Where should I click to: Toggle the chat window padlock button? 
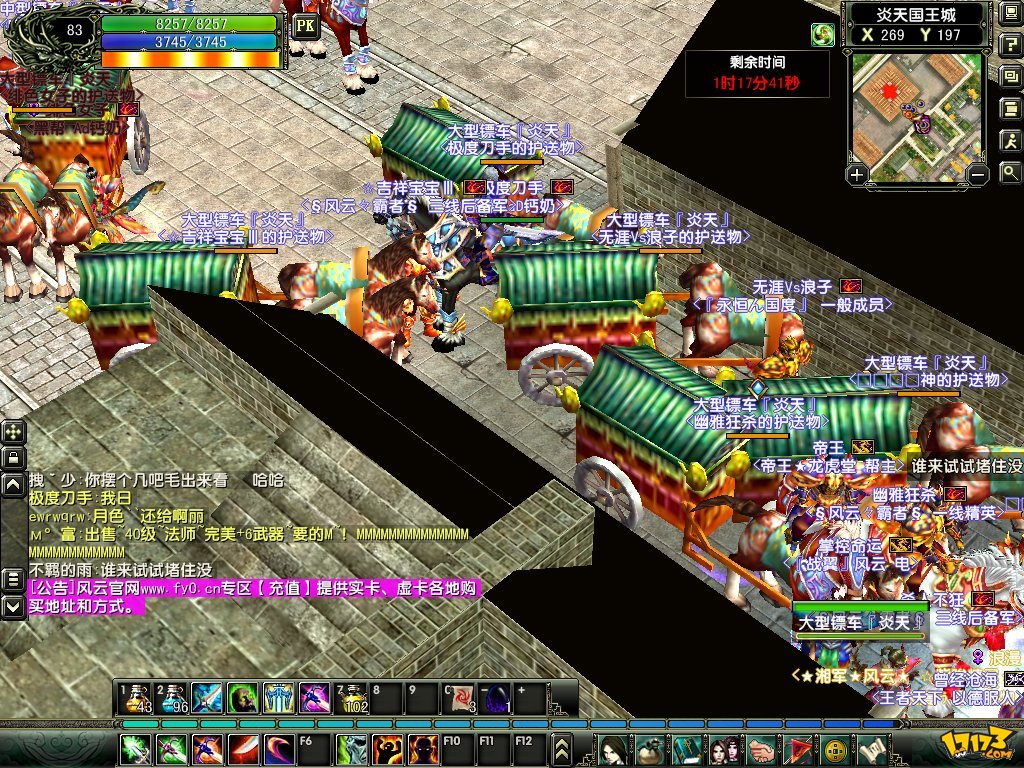click(x=13, y=458)
